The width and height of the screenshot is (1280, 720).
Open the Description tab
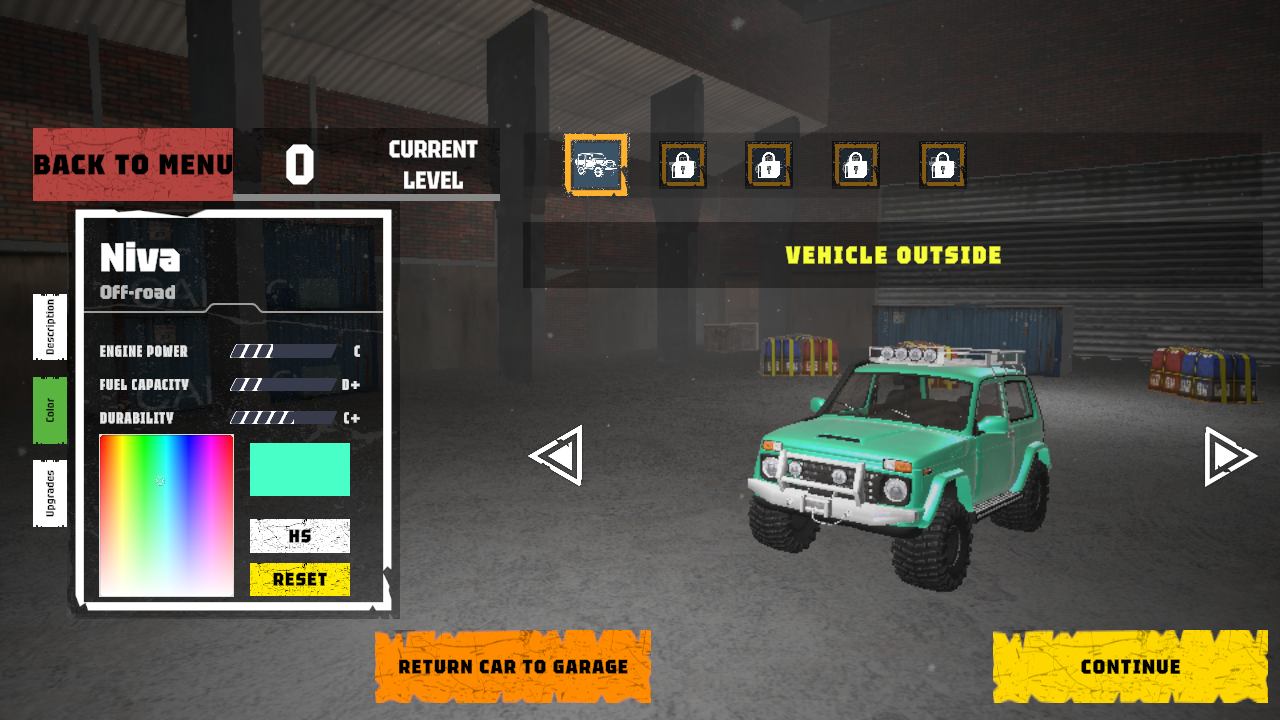(x=50, y=326)
